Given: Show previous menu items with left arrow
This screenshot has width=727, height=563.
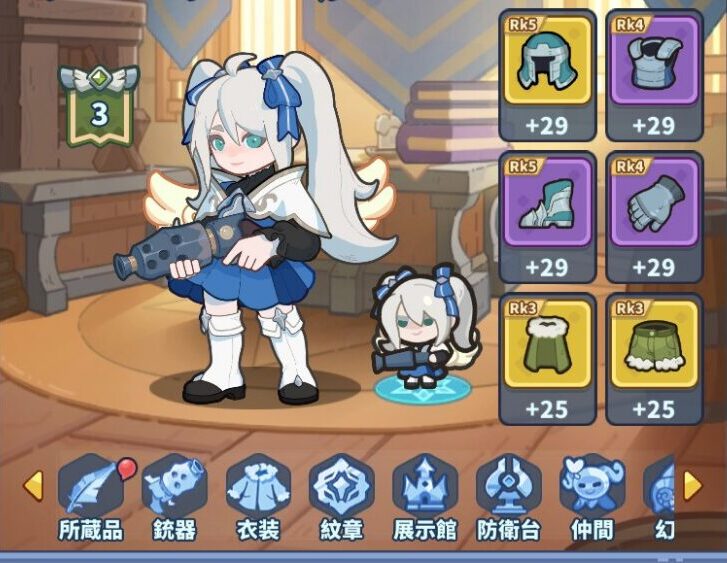Looking at the screenshot, I should point(33,486).
